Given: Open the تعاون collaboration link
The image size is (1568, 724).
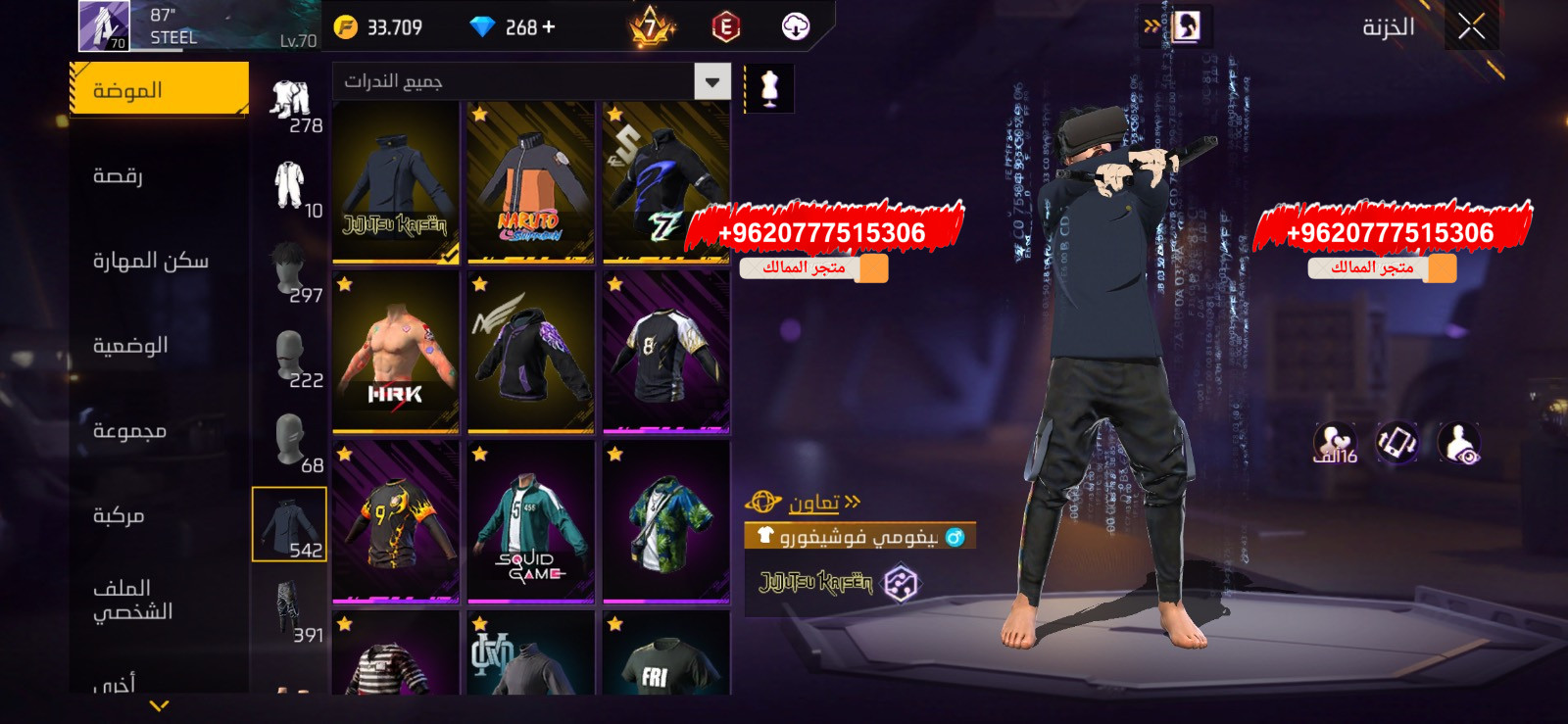Looking at the screenshot, I should click(x=813, y=503).
